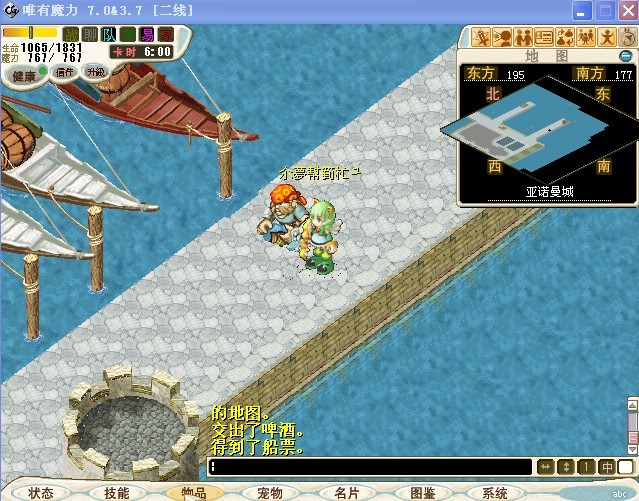Open the 状态 status tab
Screen dimensions: 639x501
pos(41,493)
